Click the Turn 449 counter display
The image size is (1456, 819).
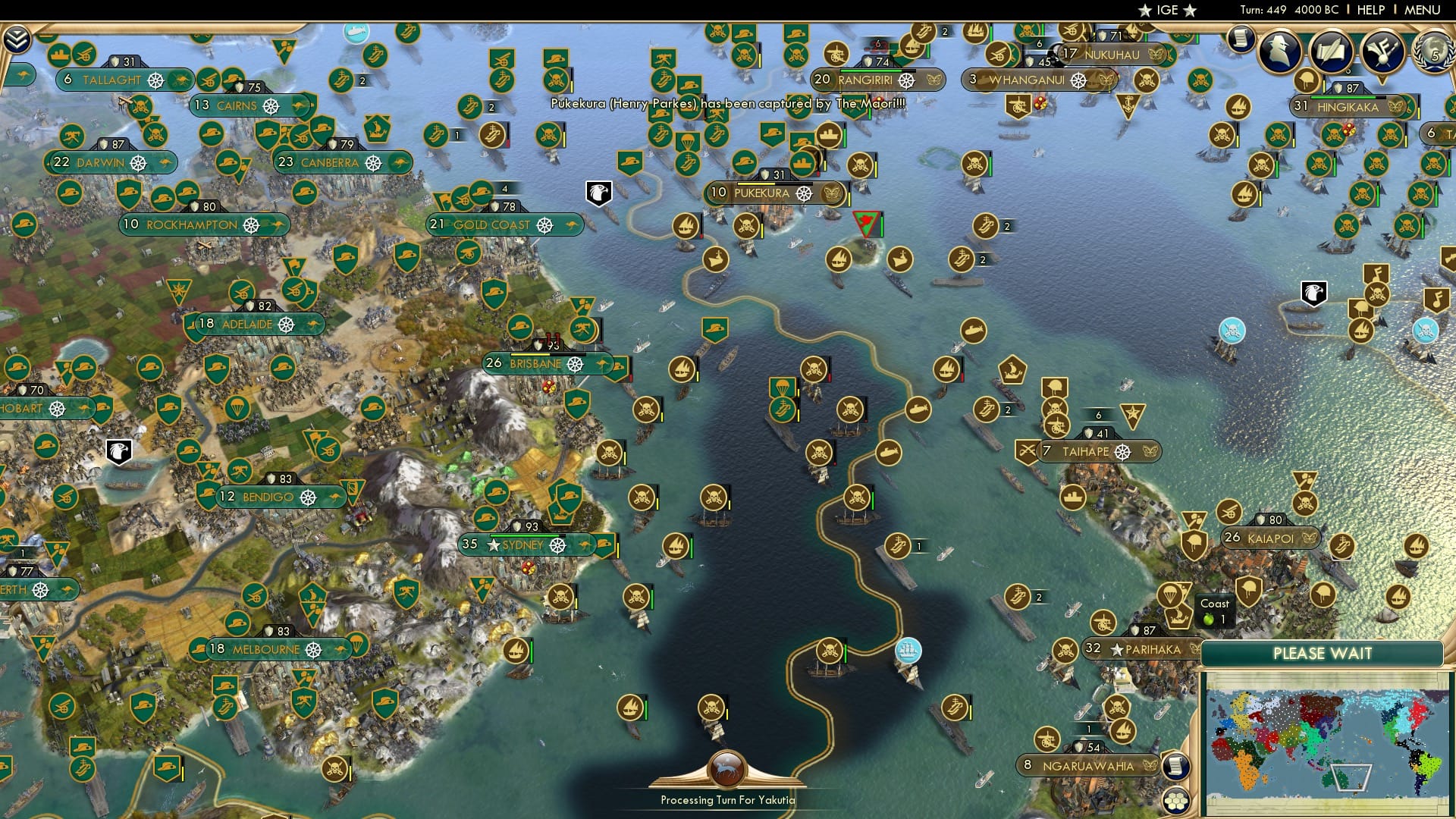tap(1264, 10)
